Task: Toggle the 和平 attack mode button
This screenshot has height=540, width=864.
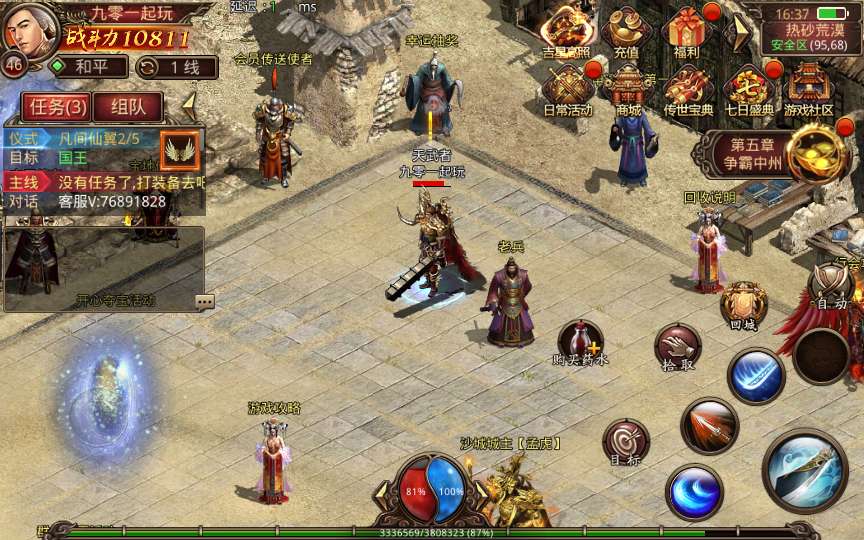Action: 88,67
